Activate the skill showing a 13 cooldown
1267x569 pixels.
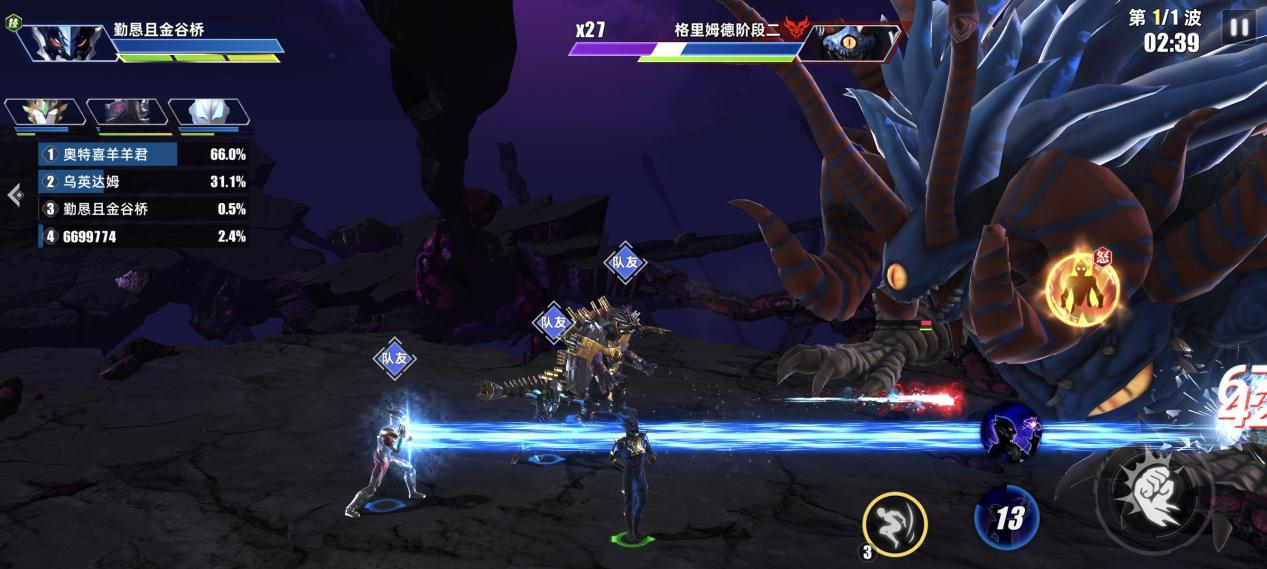coord(1007,518)
